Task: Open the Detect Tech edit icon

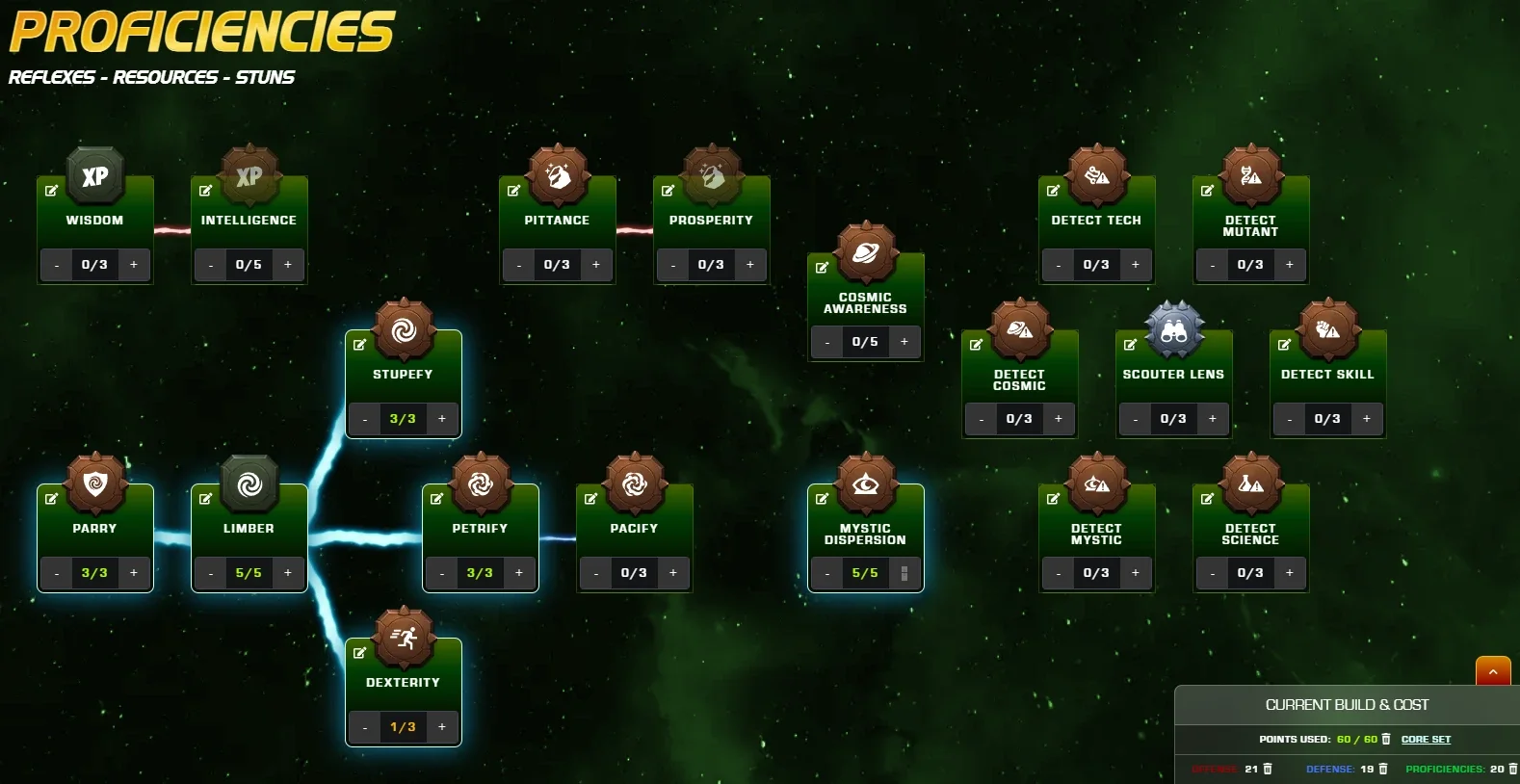Action: (x=1053, y=191)
